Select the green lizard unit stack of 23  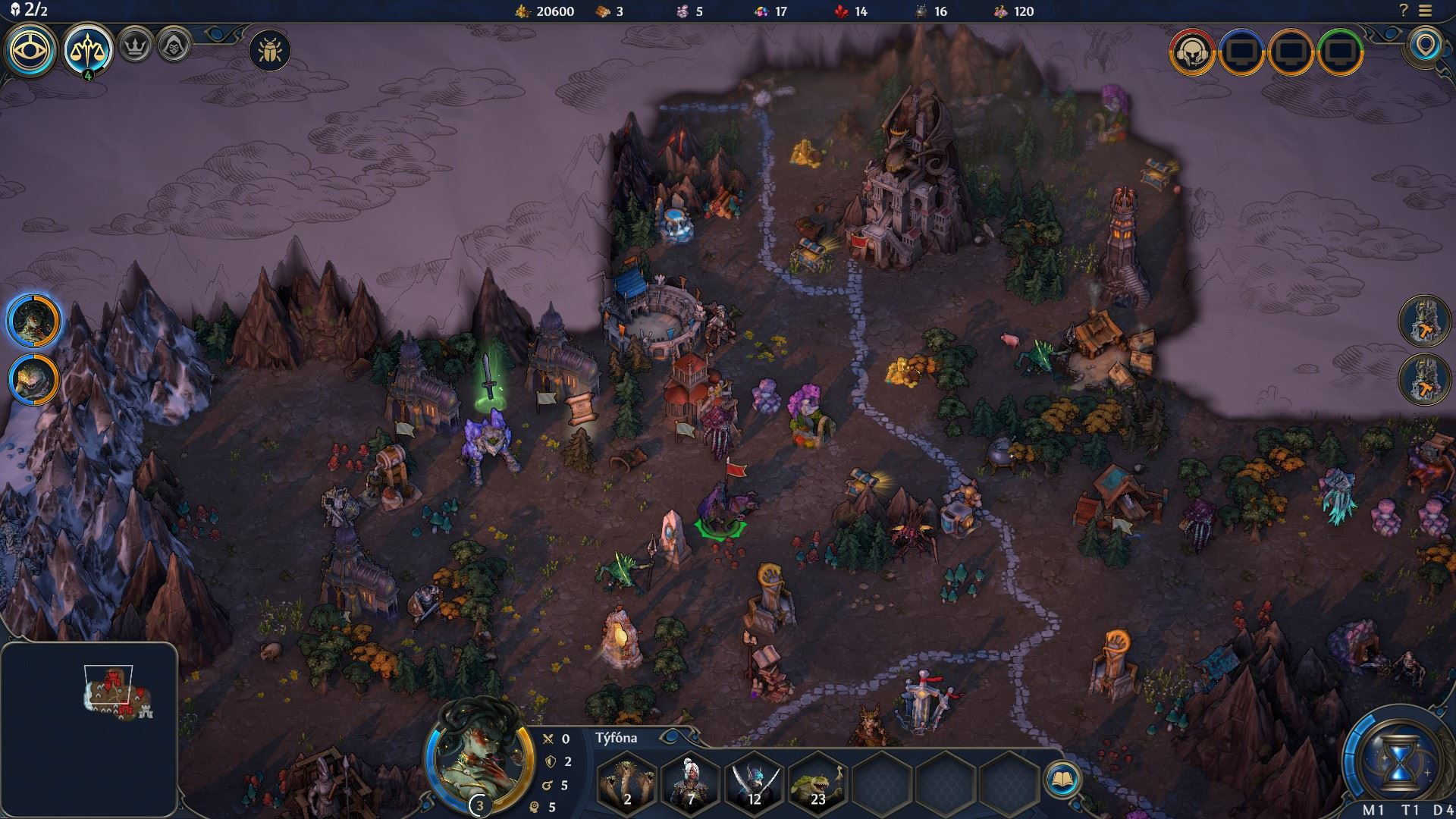(817, 780)
